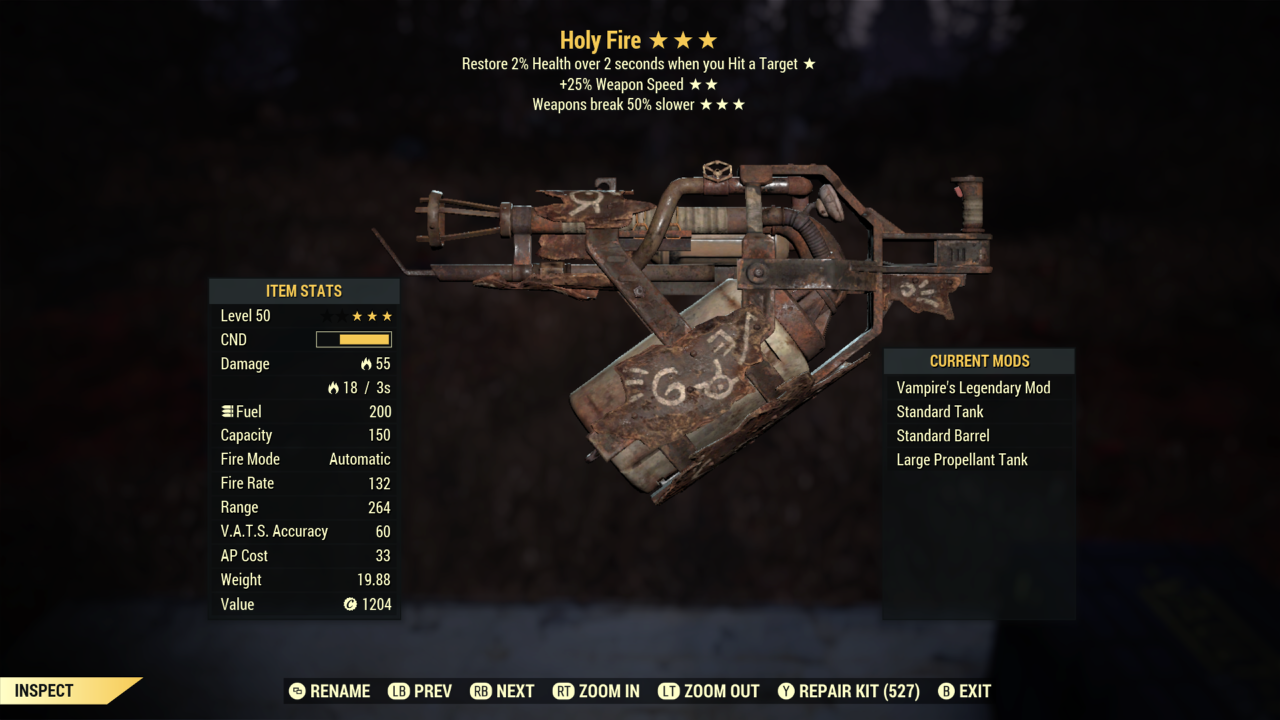Image resolution: width=1280 pixels, height=720 pixels.
Task: Click the Large Propellant Tank mod entry
Action: pyautogui.click(x=962, y=459)
